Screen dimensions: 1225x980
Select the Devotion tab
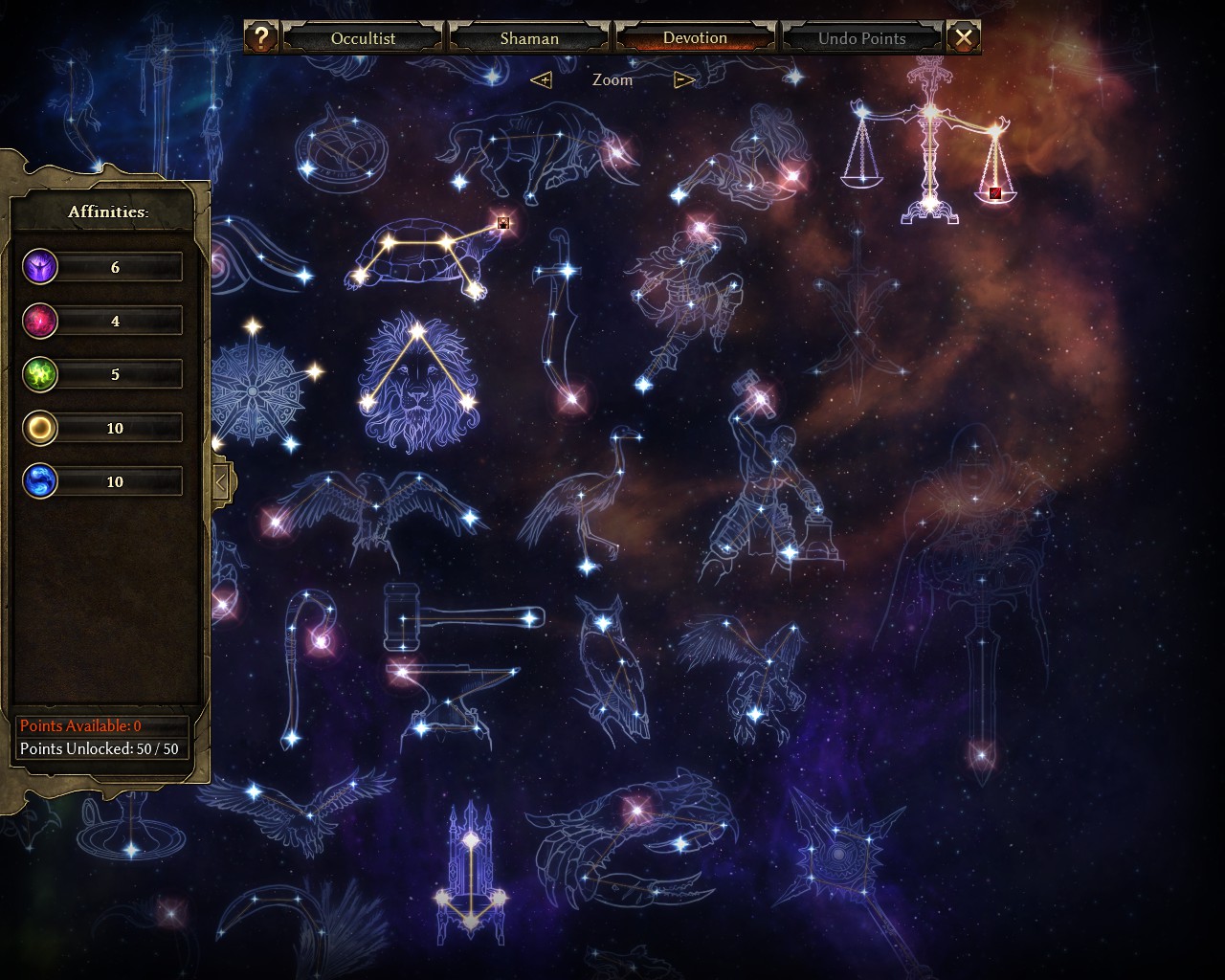click(695, 38)
